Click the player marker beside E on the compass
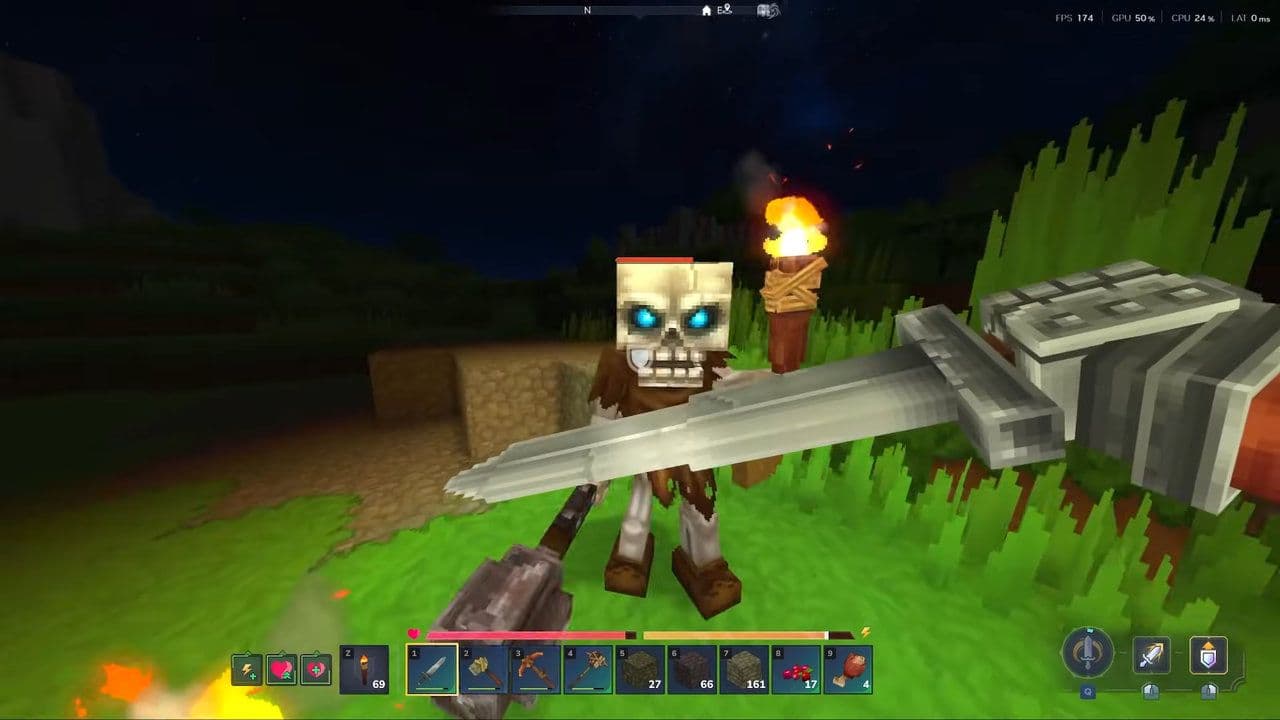 727,10
